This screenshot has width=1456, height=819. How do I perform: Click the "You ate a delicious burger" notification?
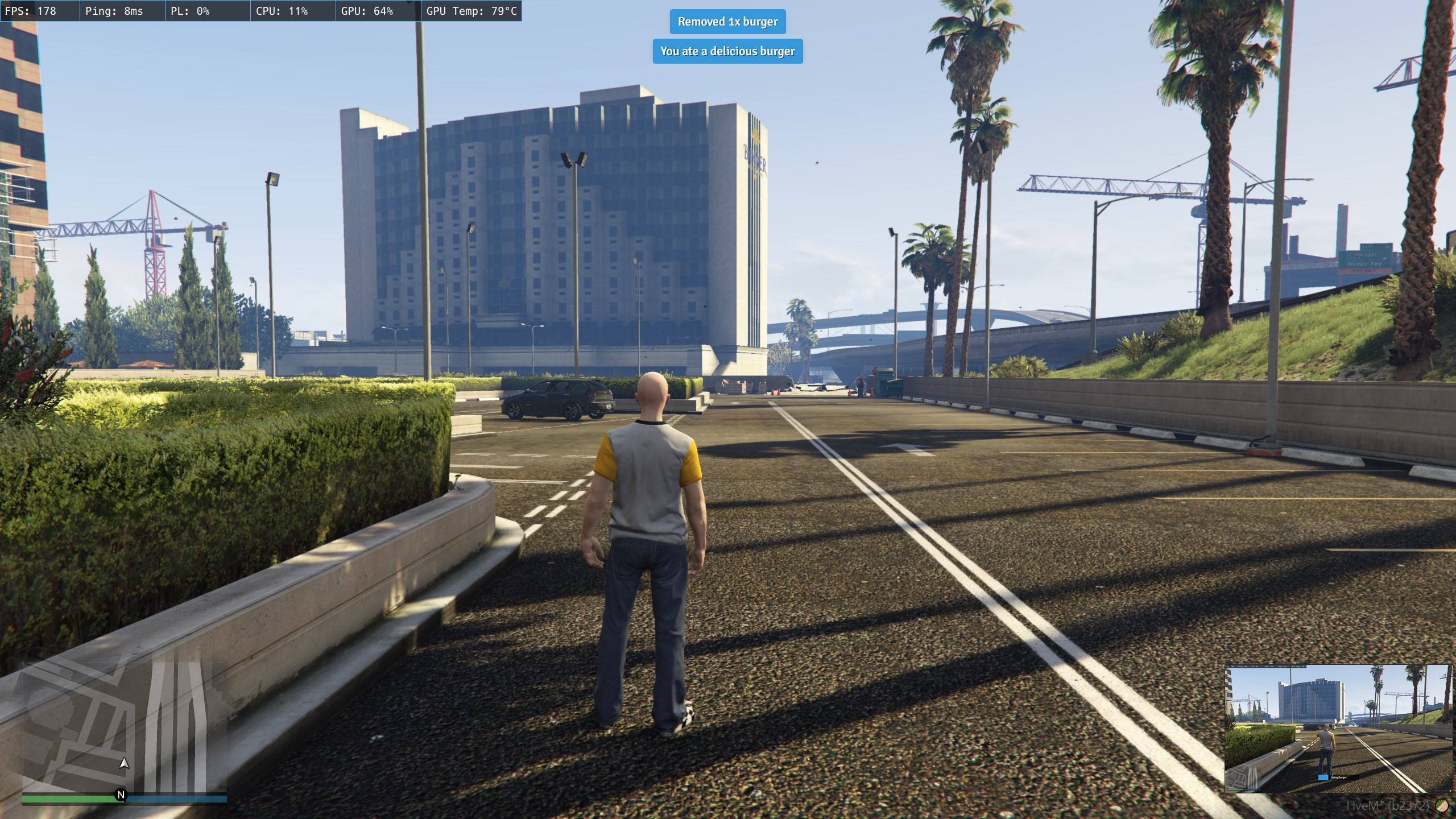click(727, 51)
